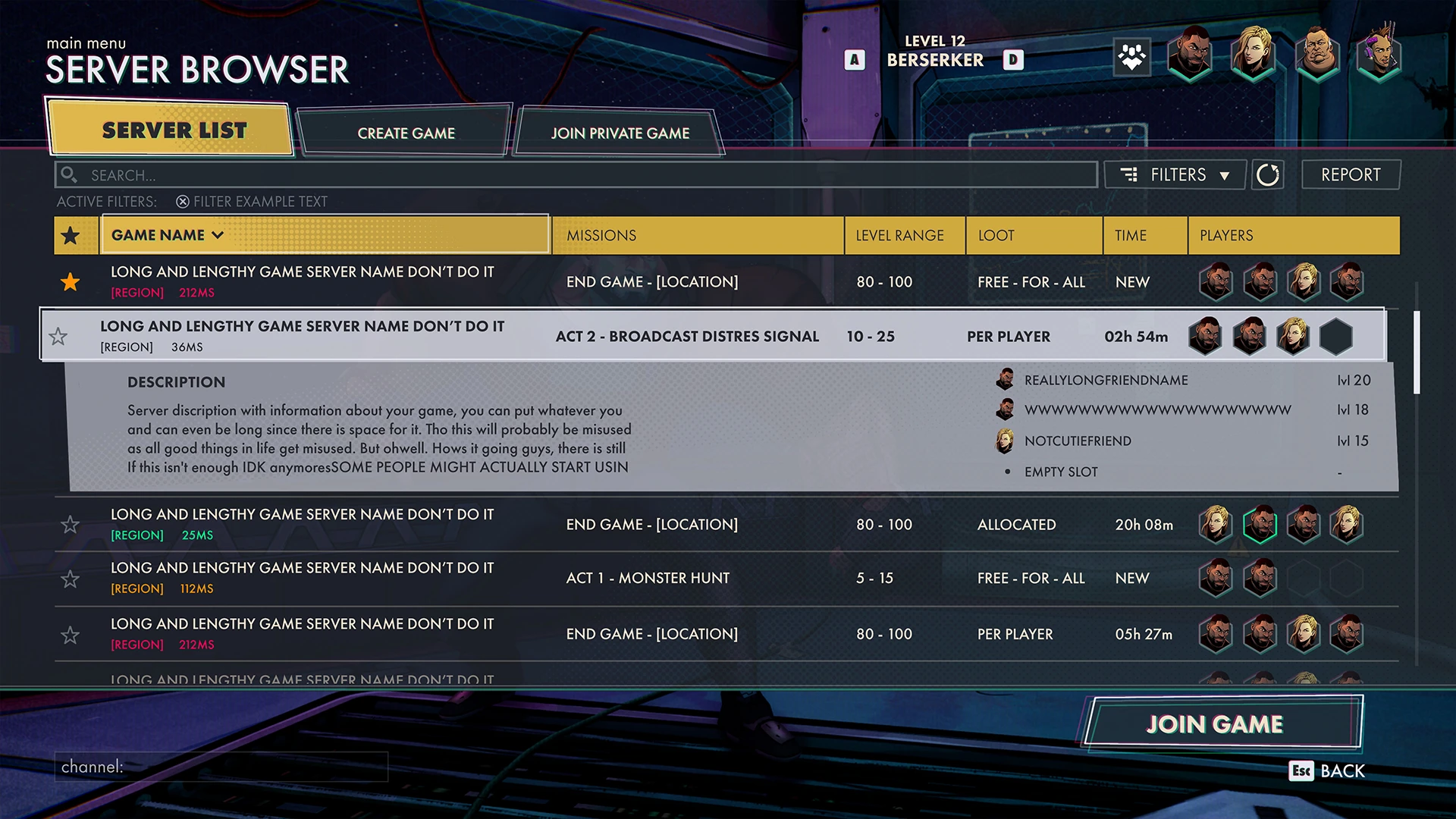Toggle Game Name sort order chevron

click(218, 235)
